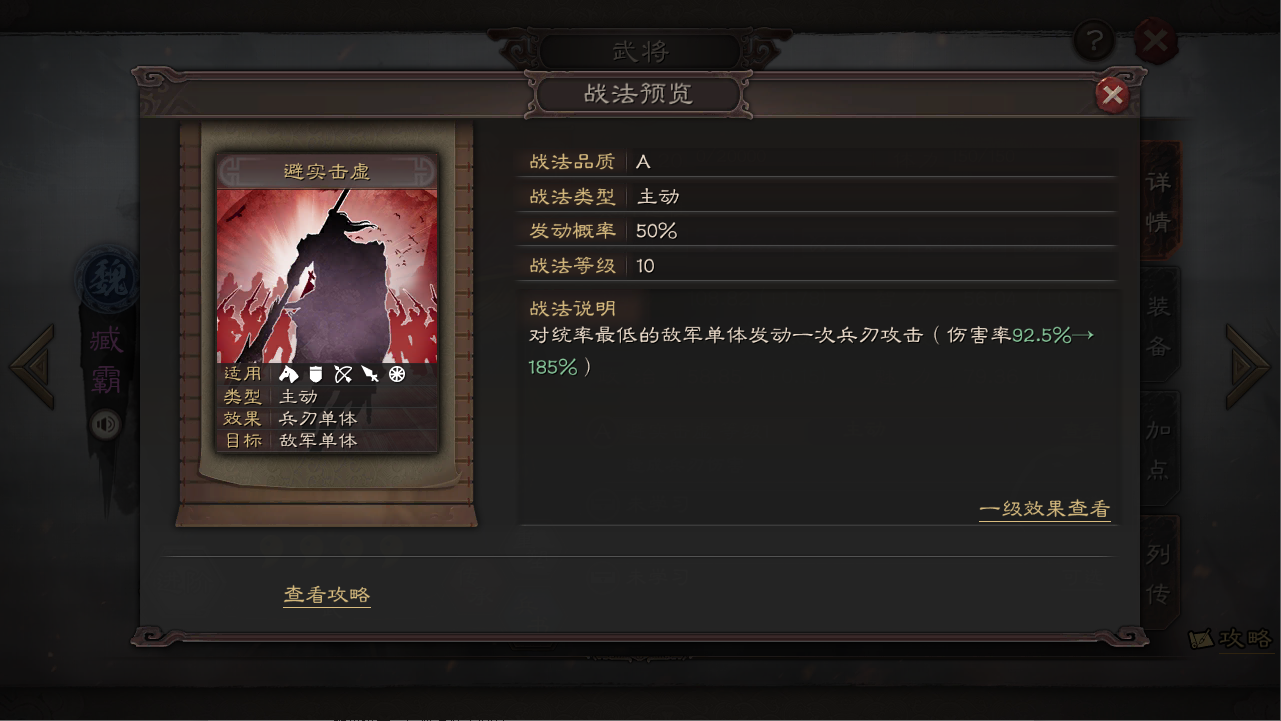
Task: Click the right edge navigation chevron
Action: pyautogui.click(x=1248, y=365)
